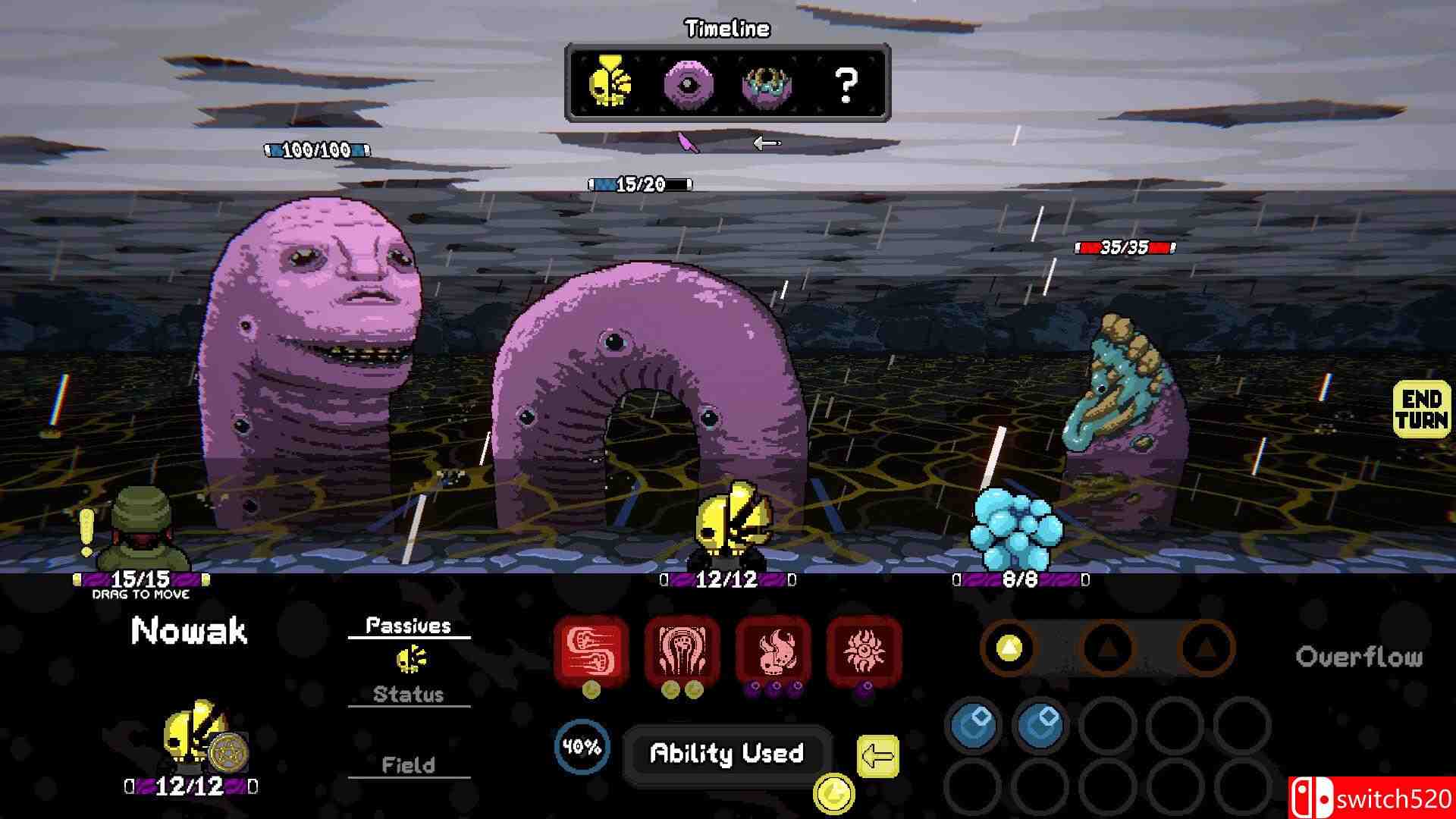
Task: Switch to the Passives tab
Action: [409, 625]
